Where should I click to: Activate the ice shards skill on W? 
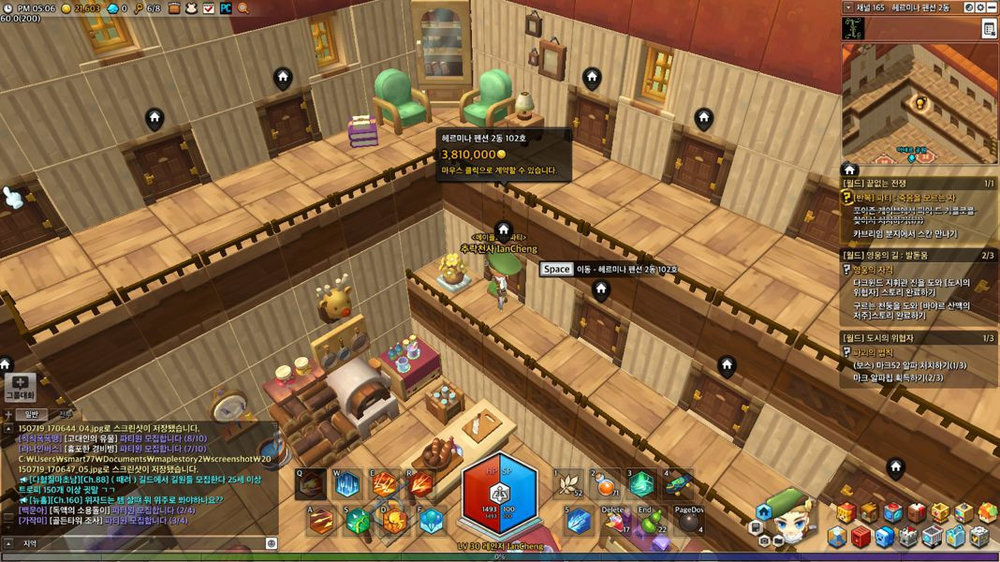(x=347, y=484)
